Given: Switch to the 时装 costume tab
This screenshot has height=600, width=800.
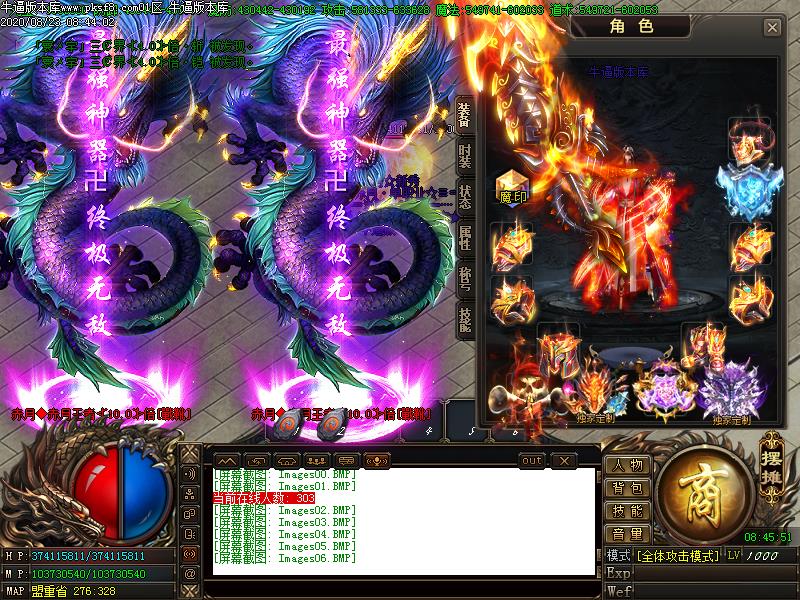Looking at the screenshot, I should point(465,156).
